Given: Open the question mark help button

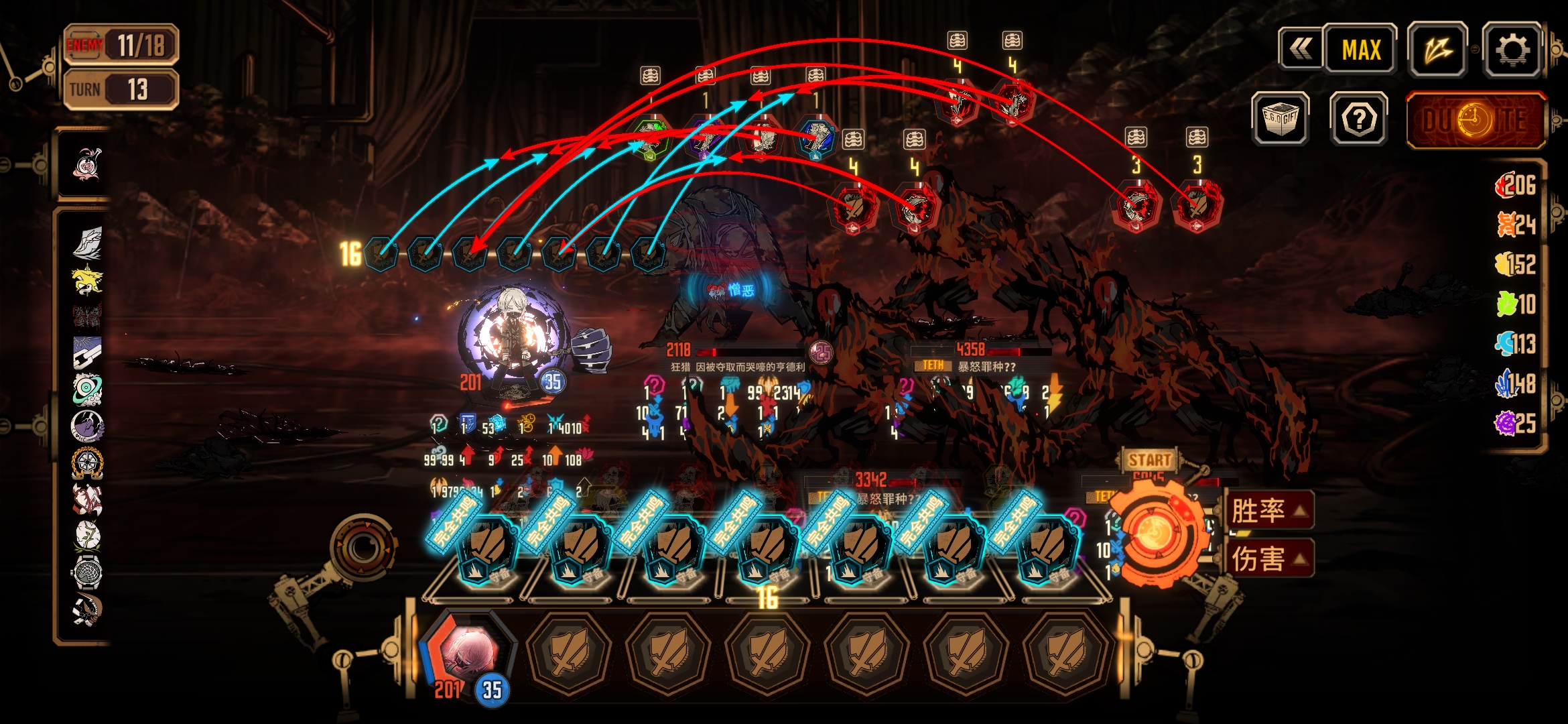Looking at the screenshot, I should (x=1359, y=119).
